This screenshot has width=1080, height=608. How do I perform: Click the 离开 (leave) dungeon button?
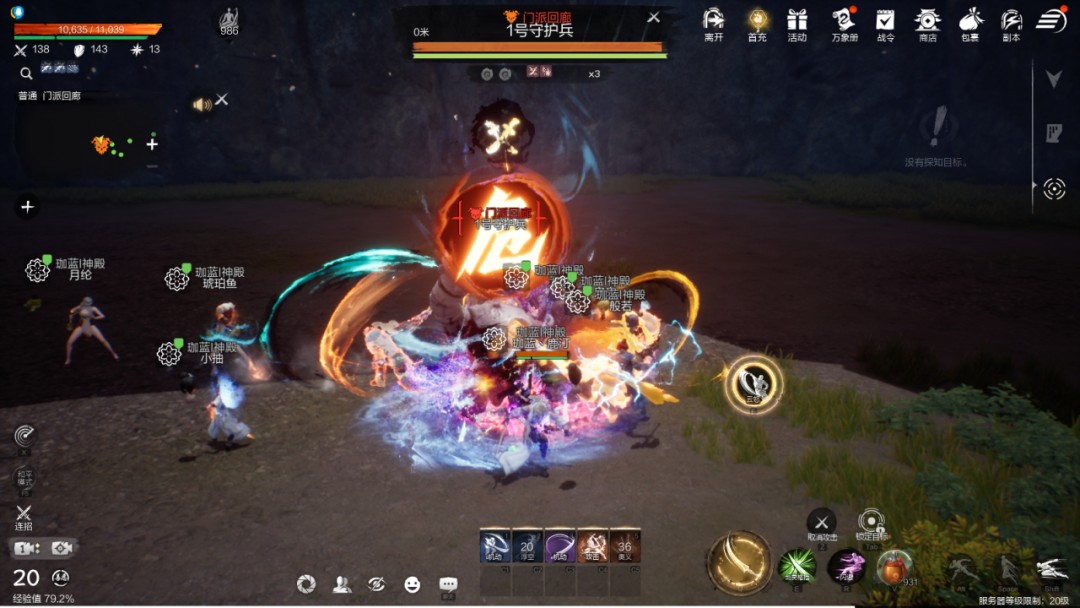(x=713, y=21)
